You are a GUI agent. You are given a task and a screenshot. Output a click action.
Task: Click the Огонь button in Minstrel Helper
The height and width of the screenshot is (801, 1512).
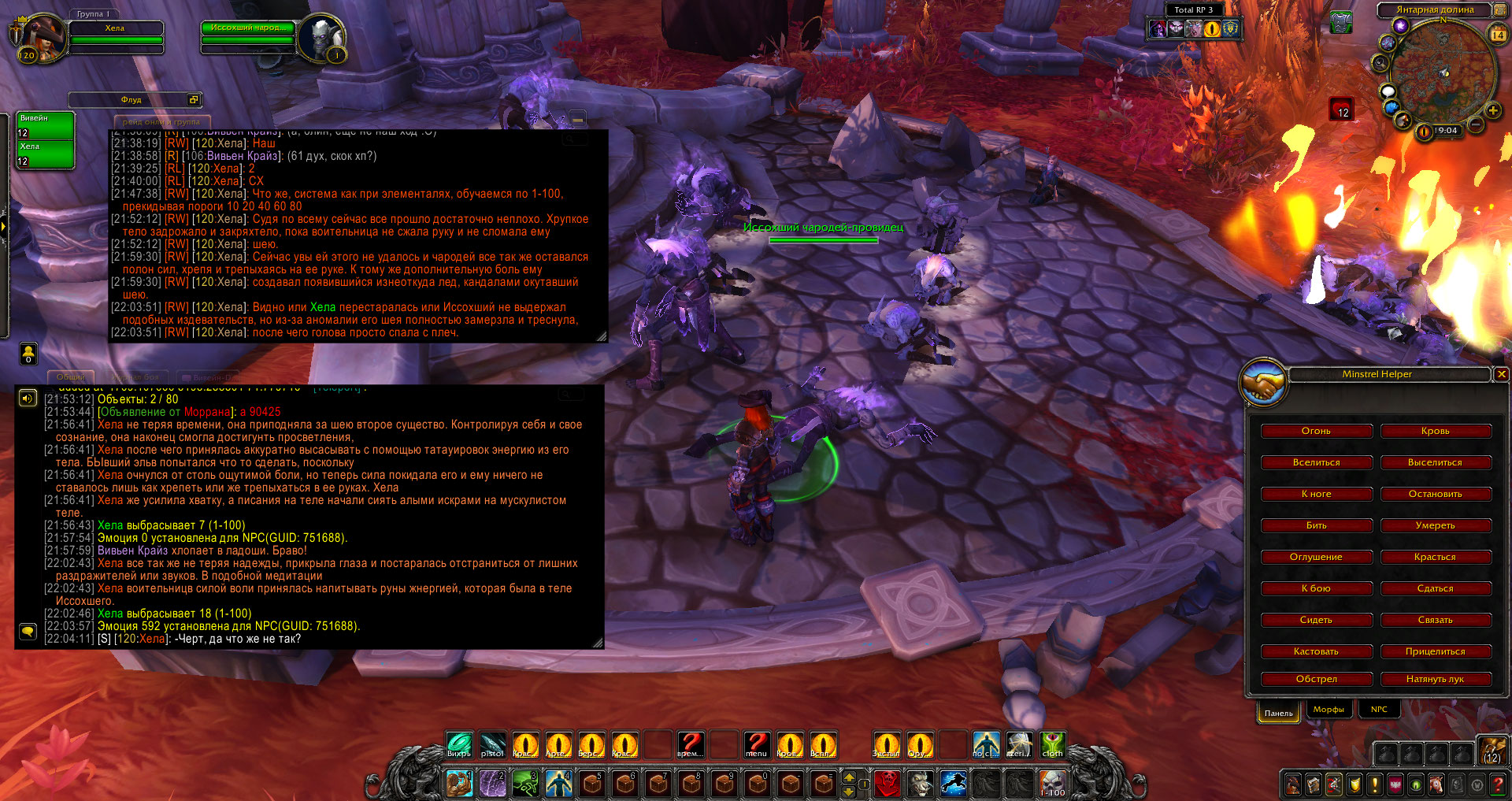tap(1316, 431)
